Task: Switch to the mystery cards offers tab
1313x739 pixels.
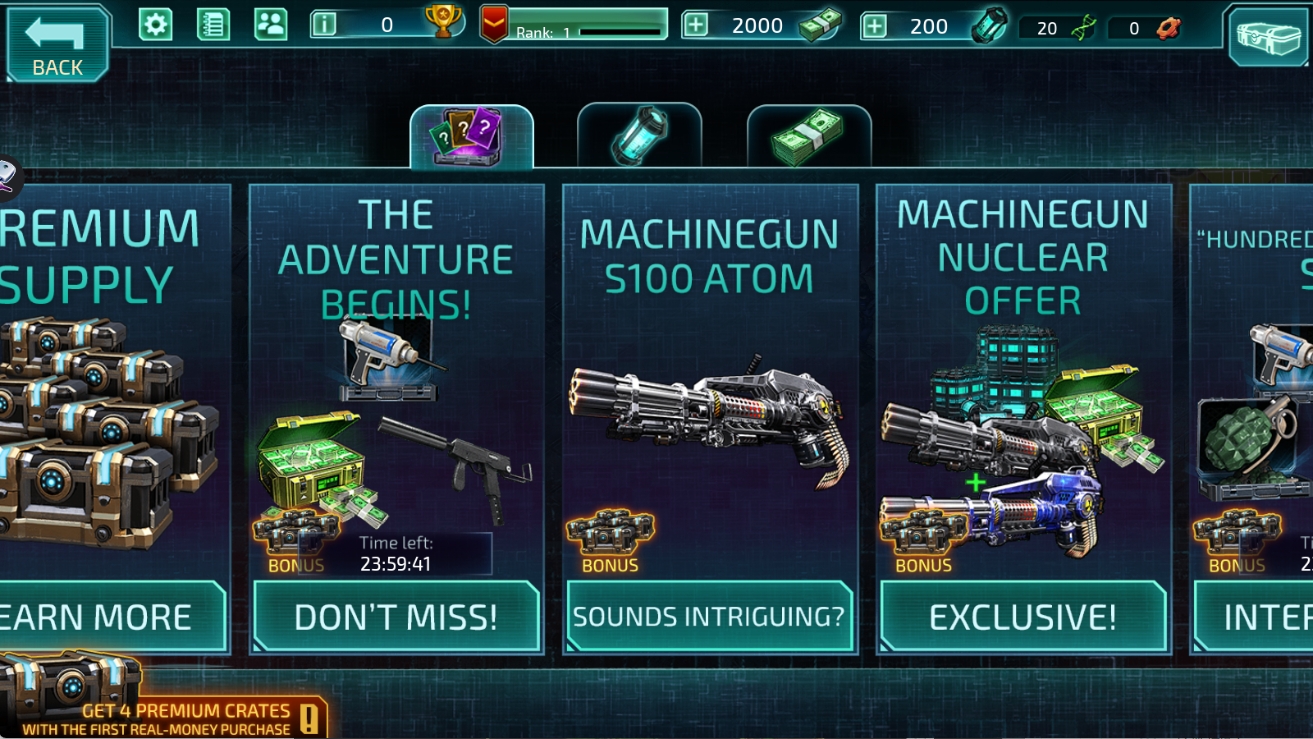Action: pos(471,137)
